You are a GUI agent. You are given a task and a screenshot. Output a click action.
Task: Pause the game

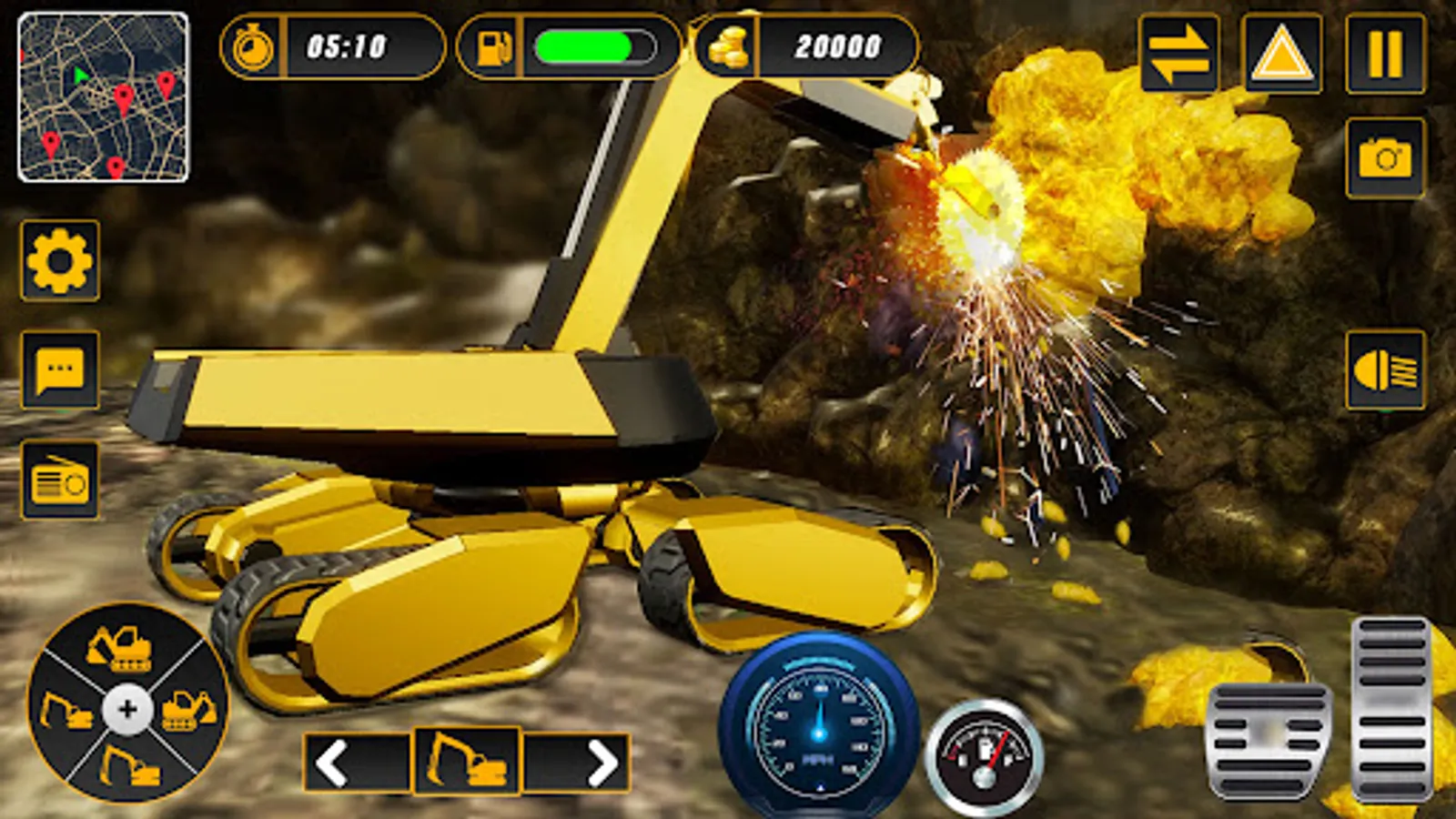(1385, 54)
